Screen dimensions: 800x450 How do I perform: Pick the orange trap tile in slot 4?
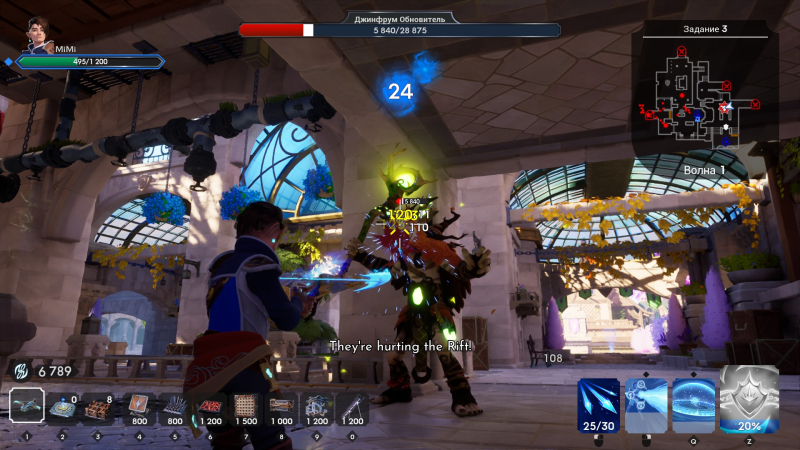(x=138, y=406)
